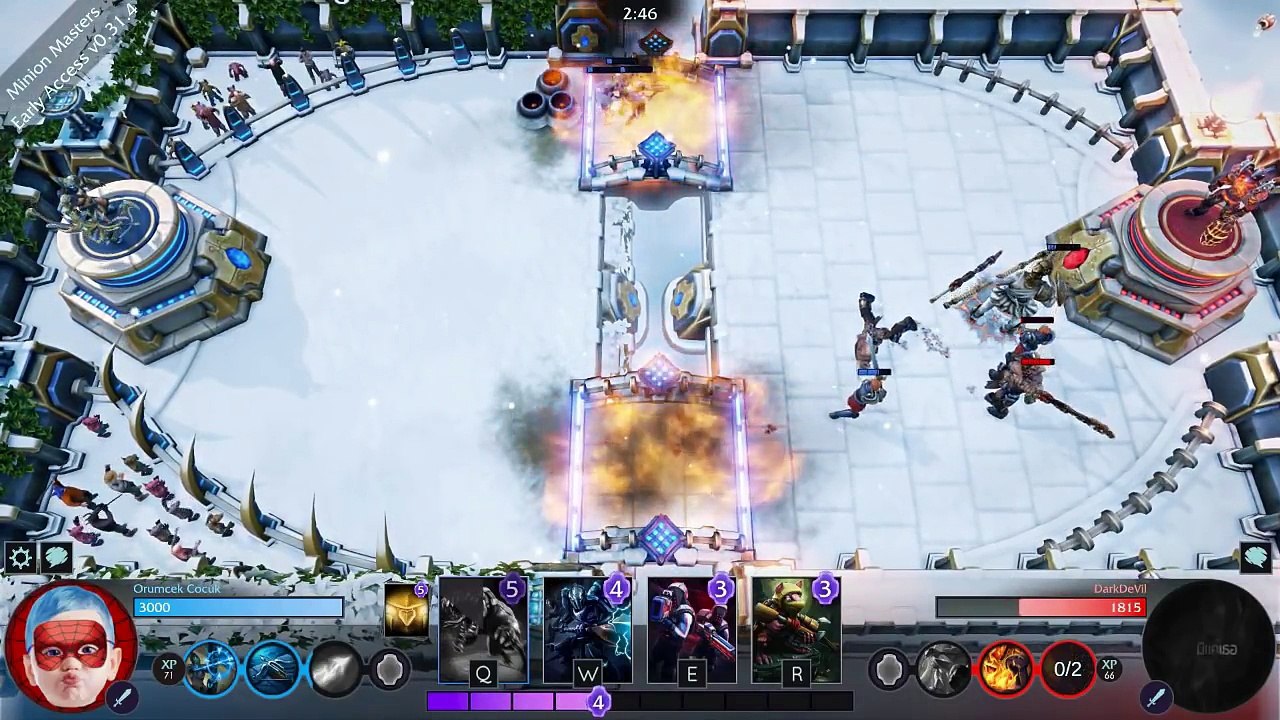Pick the 3-cost green rat gunner card (R)
This screenshot has width=1280, height=720.
coord(796,630)
